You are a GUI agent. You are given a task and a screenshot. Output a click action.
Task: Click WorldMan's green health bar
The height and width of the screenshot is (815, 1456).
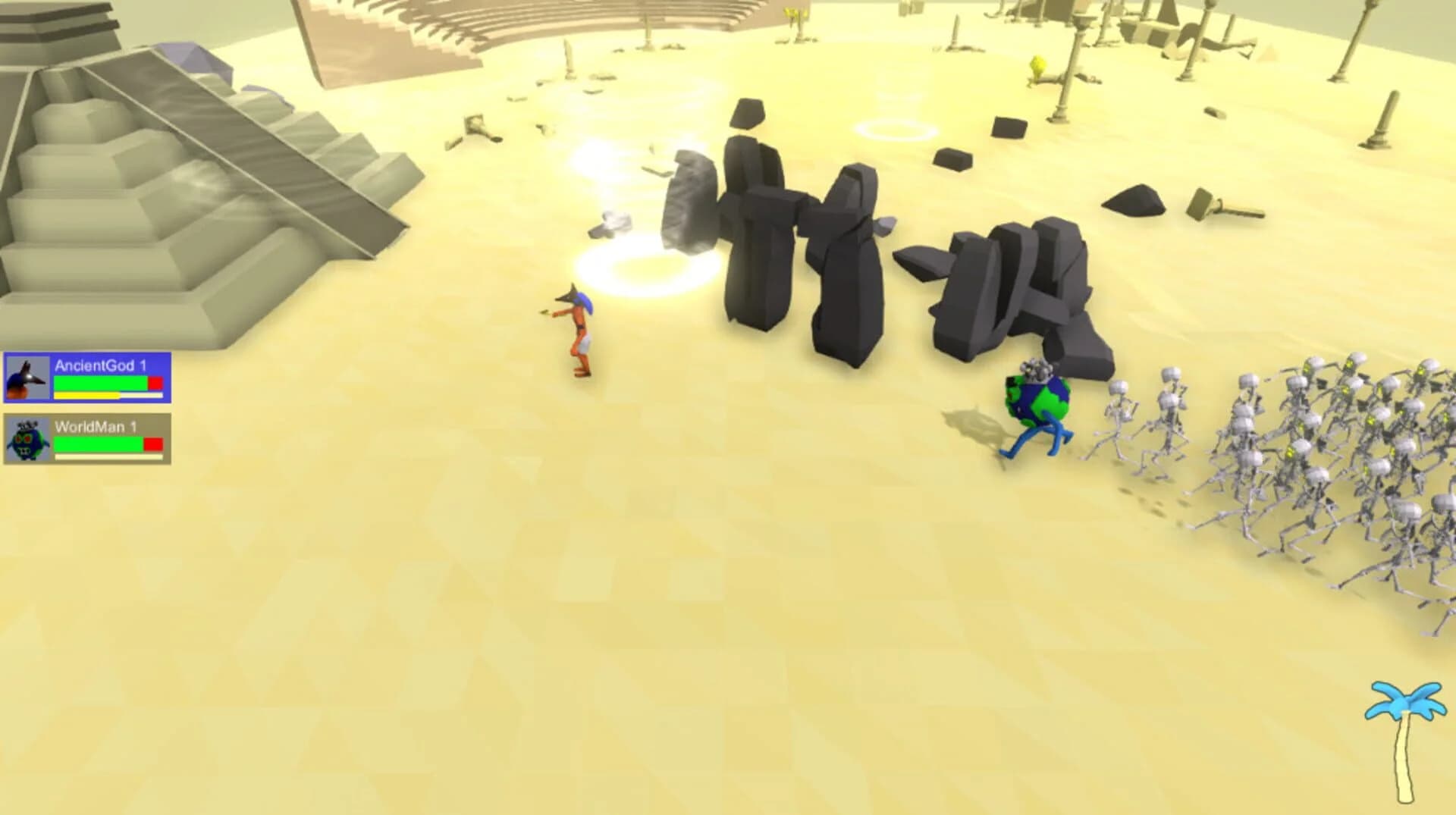pyautogui.click(x=97, y=445)
